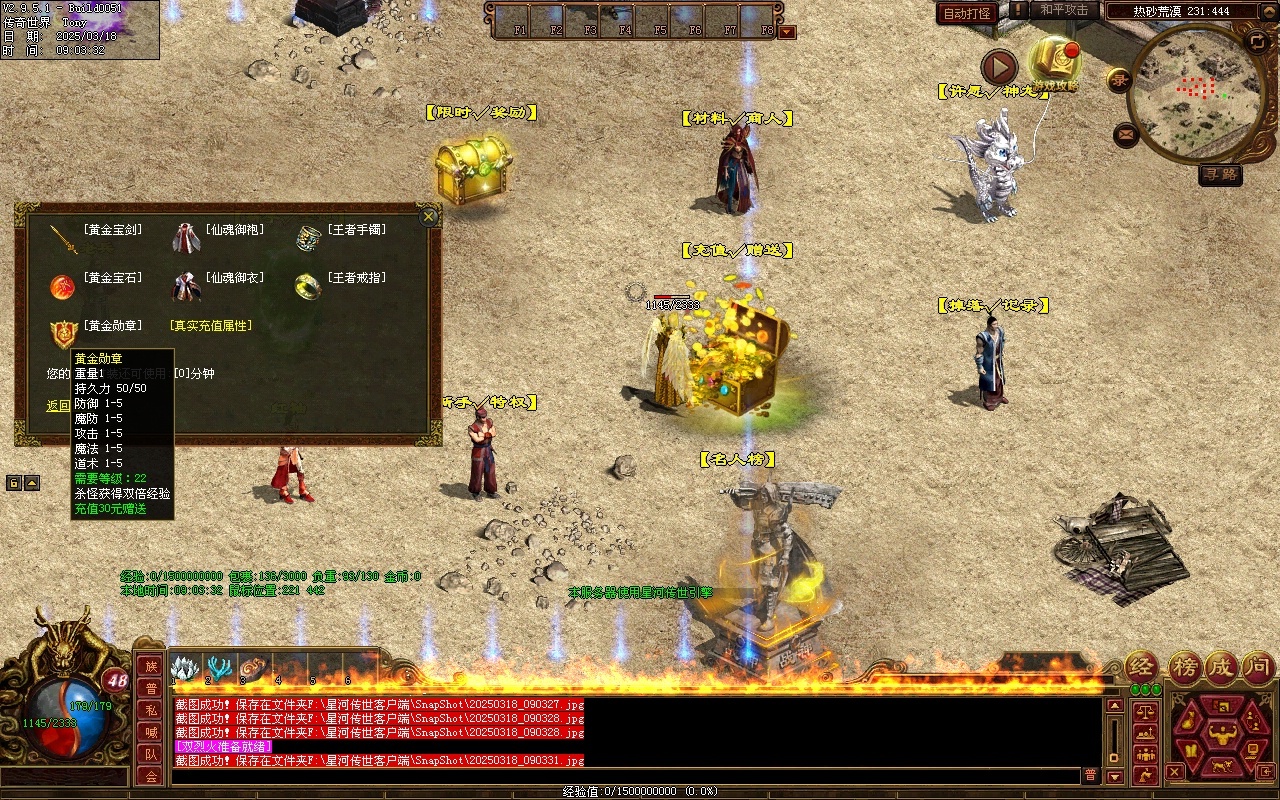Use the white lotus hotbar item
The image size is (1280, 800).
point(185,668)
